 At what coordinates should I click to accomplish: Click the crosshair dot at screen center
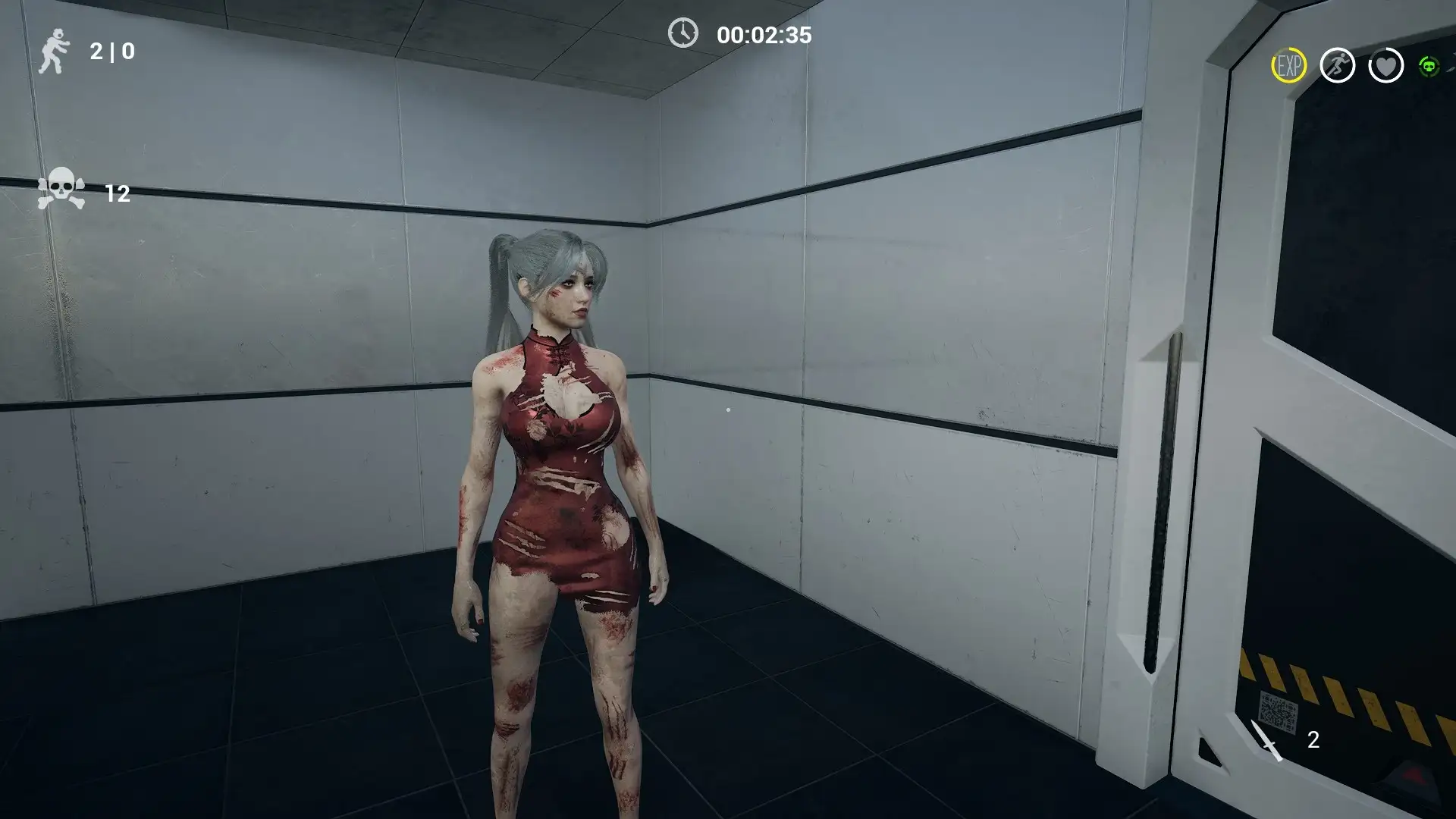728,409
